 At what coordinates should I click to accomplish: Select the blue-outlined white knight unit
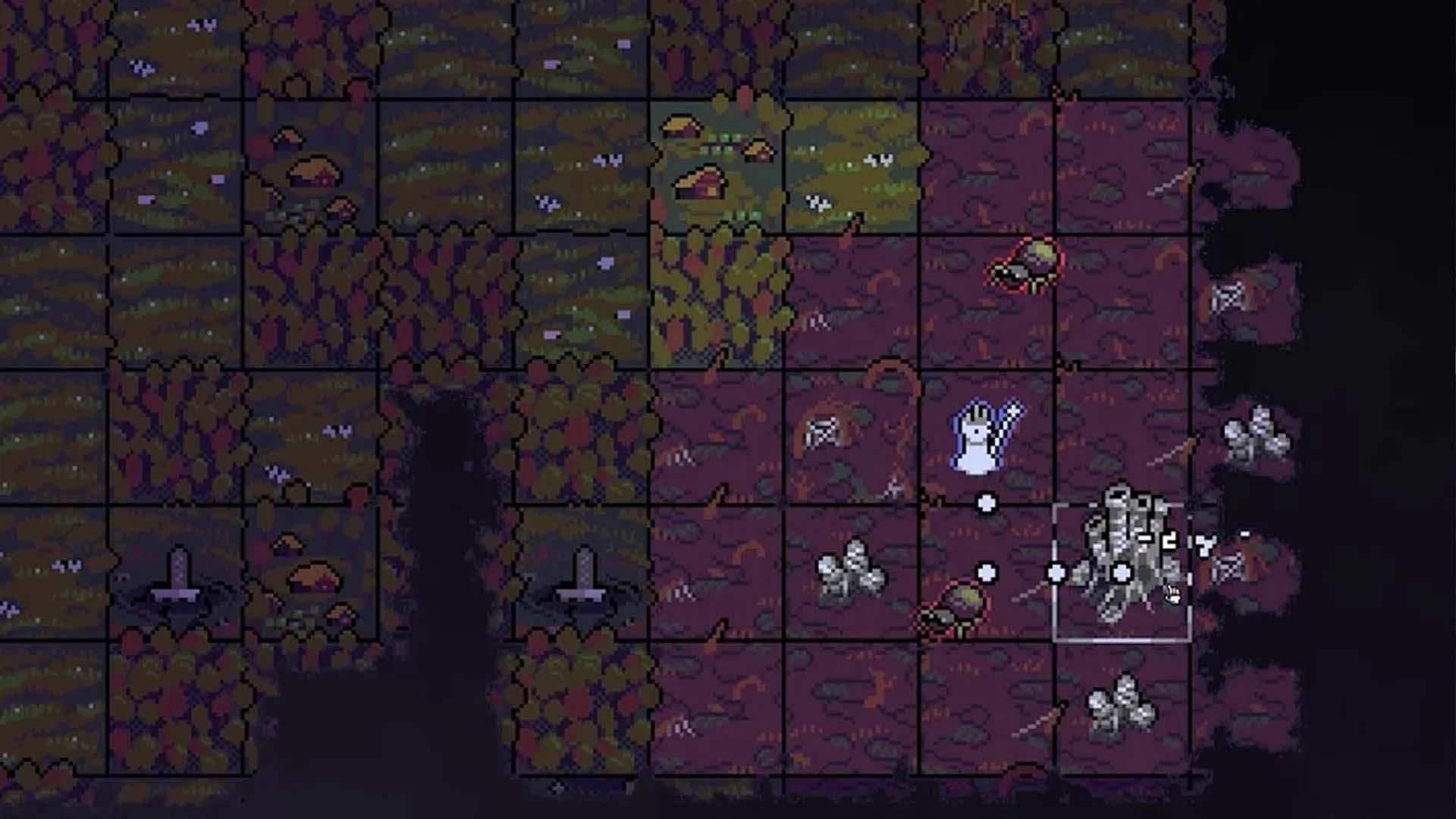point(983,438)
